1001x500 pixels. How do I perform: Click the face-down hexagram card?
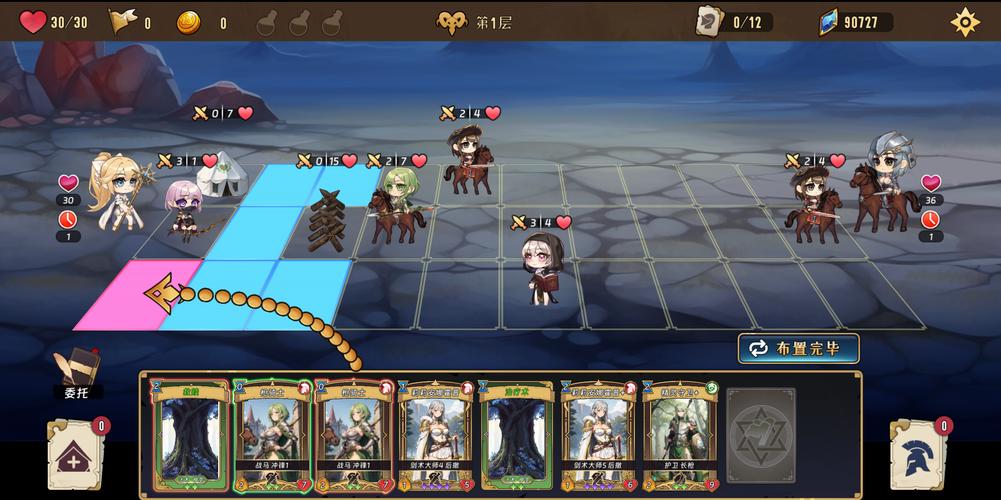click(x=761, y=436)
